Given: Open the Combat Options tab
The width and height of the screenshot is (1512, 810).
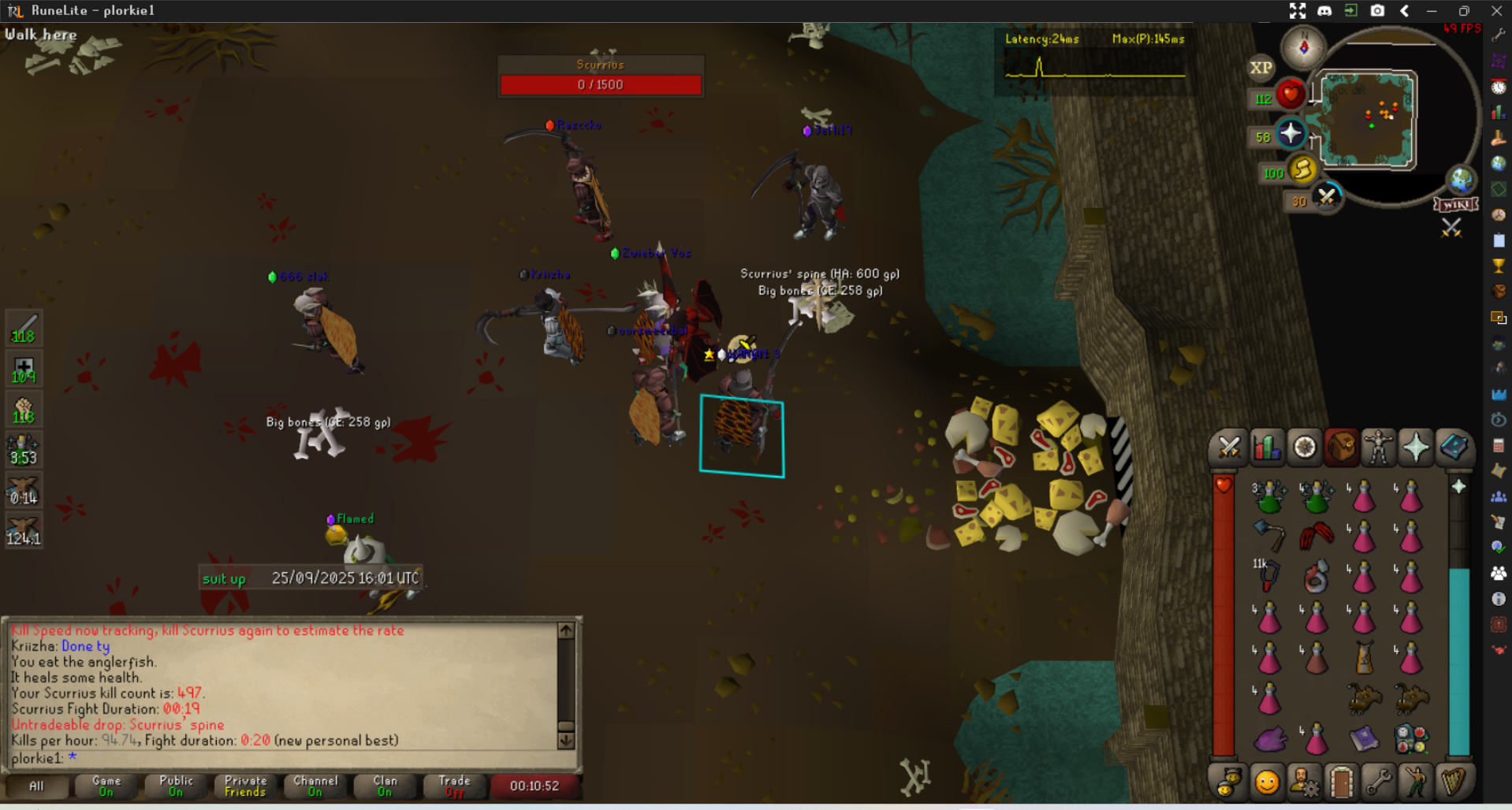Looking at the screenshot, I should tap(1228, 448).
